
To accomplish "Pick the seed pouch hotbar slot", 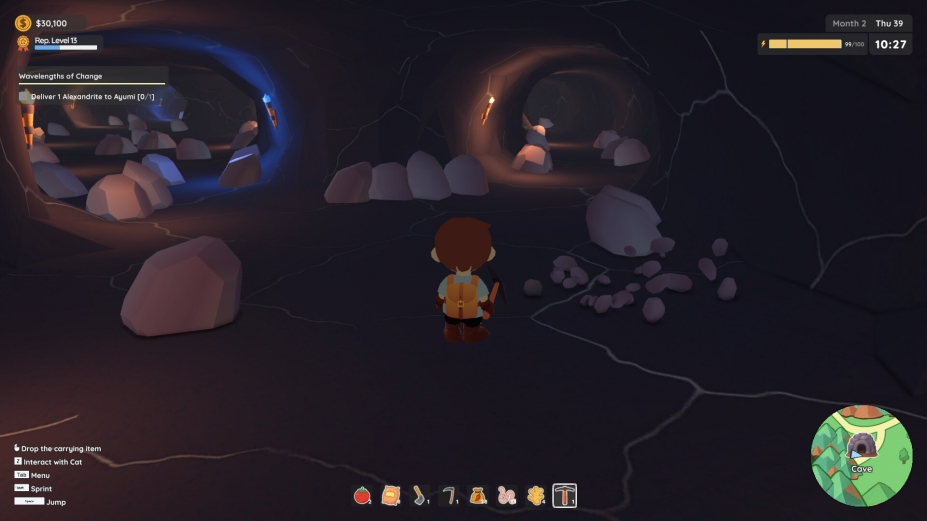I will (x=478, y=495).
